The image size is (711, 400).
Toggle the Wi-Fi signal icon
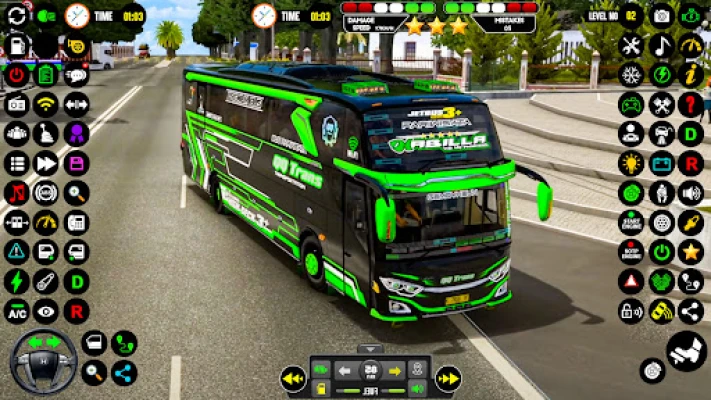click(46, 104)
